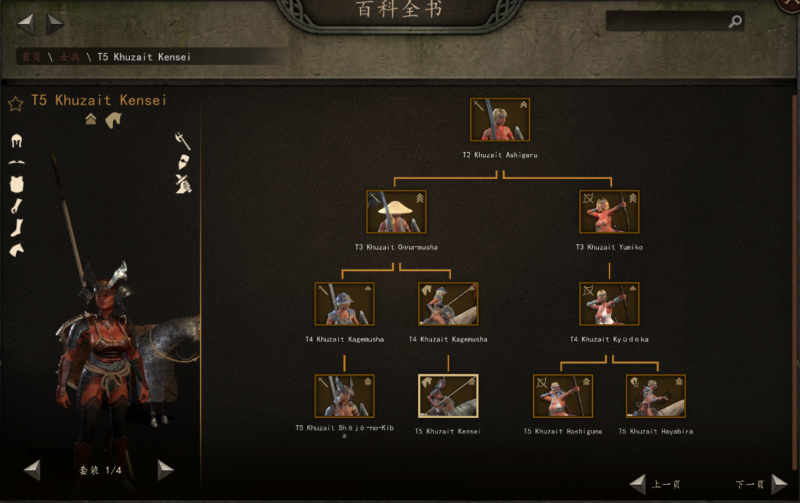Viewport: 800px width, 503px height.
Task: Click the encyclopedia search box
Action: point(666,21)
